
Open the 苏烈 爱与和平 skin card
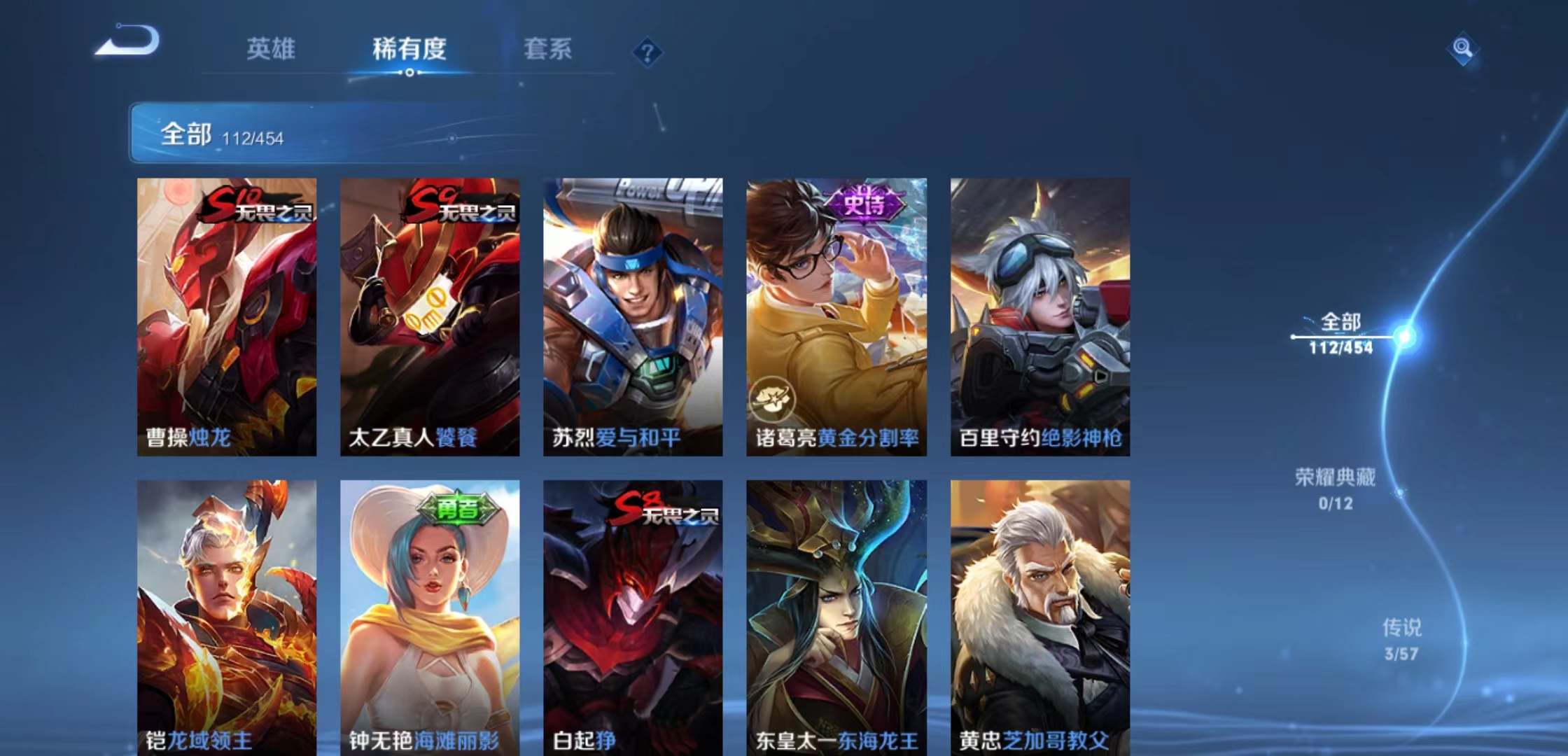[x=632, y=315]
